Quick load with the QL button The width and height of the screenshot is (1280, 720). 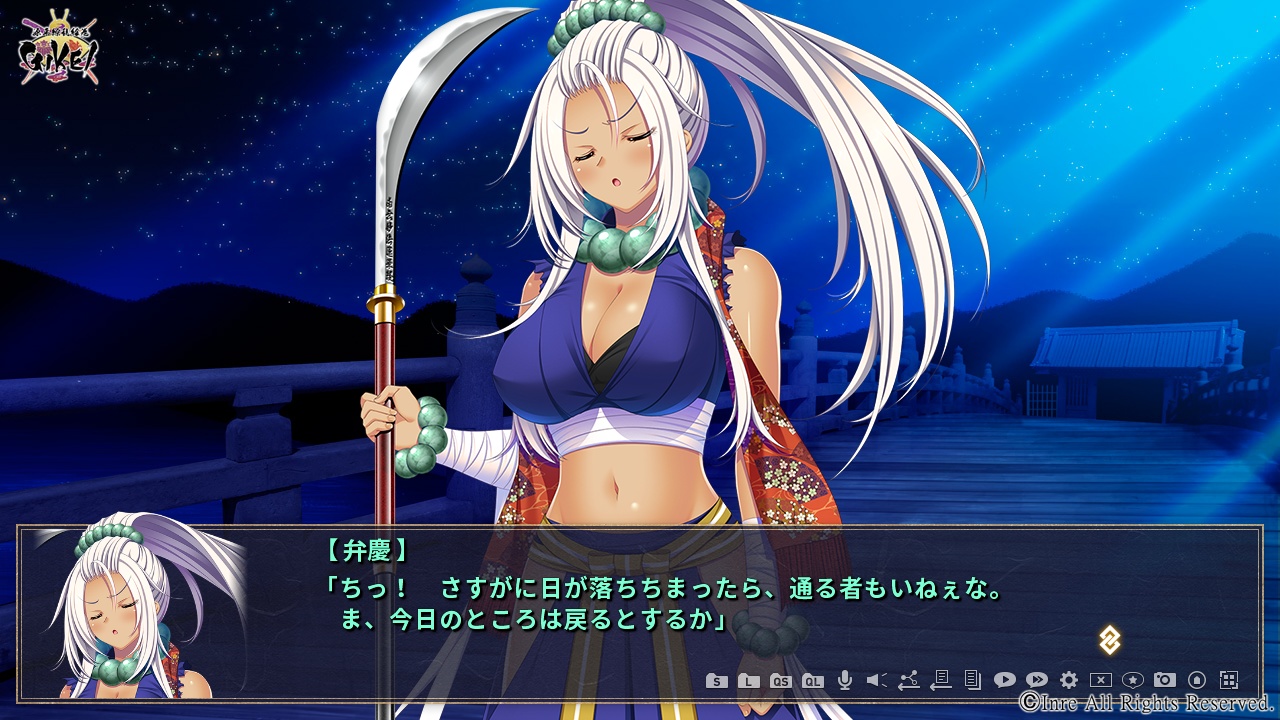coord(813,681)
